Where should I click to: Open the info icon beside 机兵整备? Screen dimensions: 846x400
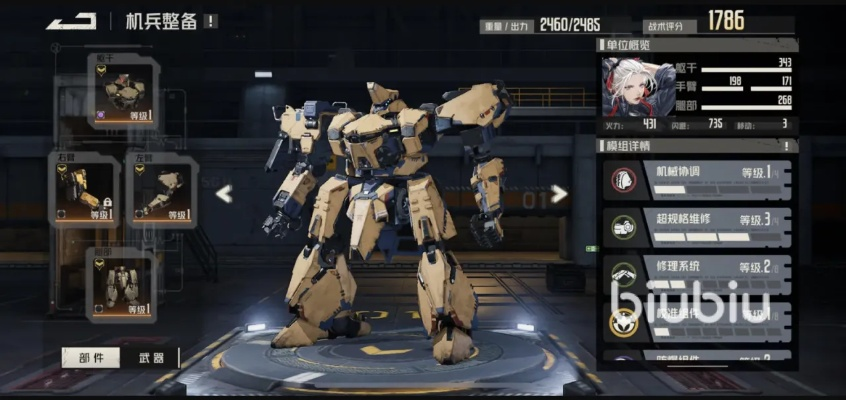tap(211, 21)
